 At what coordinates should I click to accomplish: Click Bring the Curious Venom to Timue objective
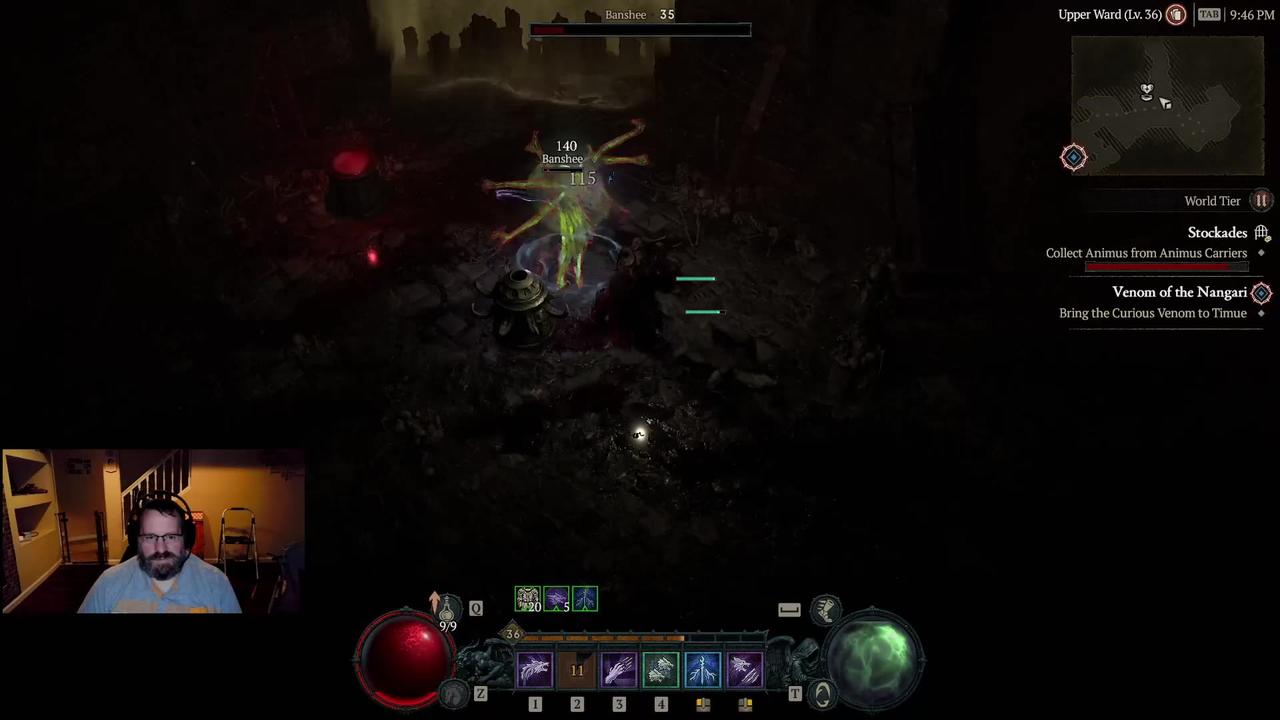pyautogui.click(x=1152, y=313)
